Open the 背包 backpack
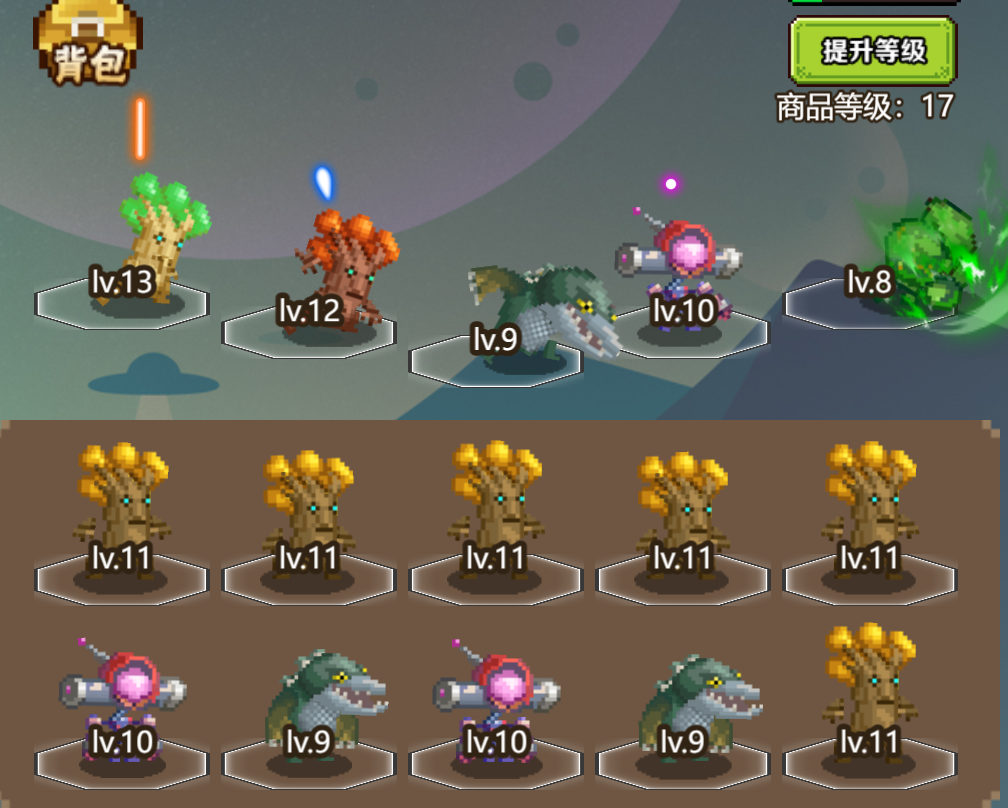1008x808 pixels. click(86, 45)
